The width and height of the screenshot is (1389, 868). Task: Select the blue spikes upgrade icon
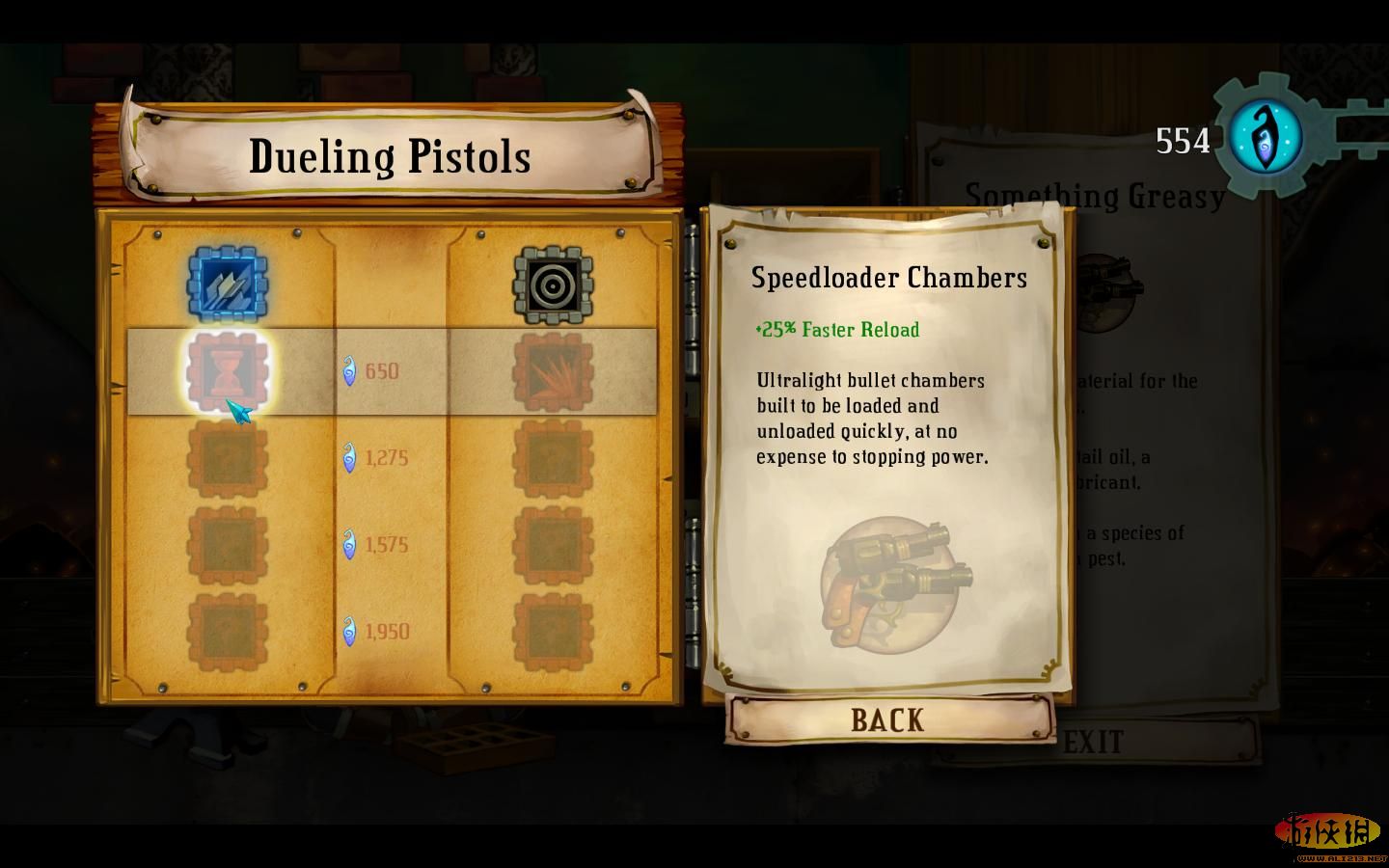point(227,284)
